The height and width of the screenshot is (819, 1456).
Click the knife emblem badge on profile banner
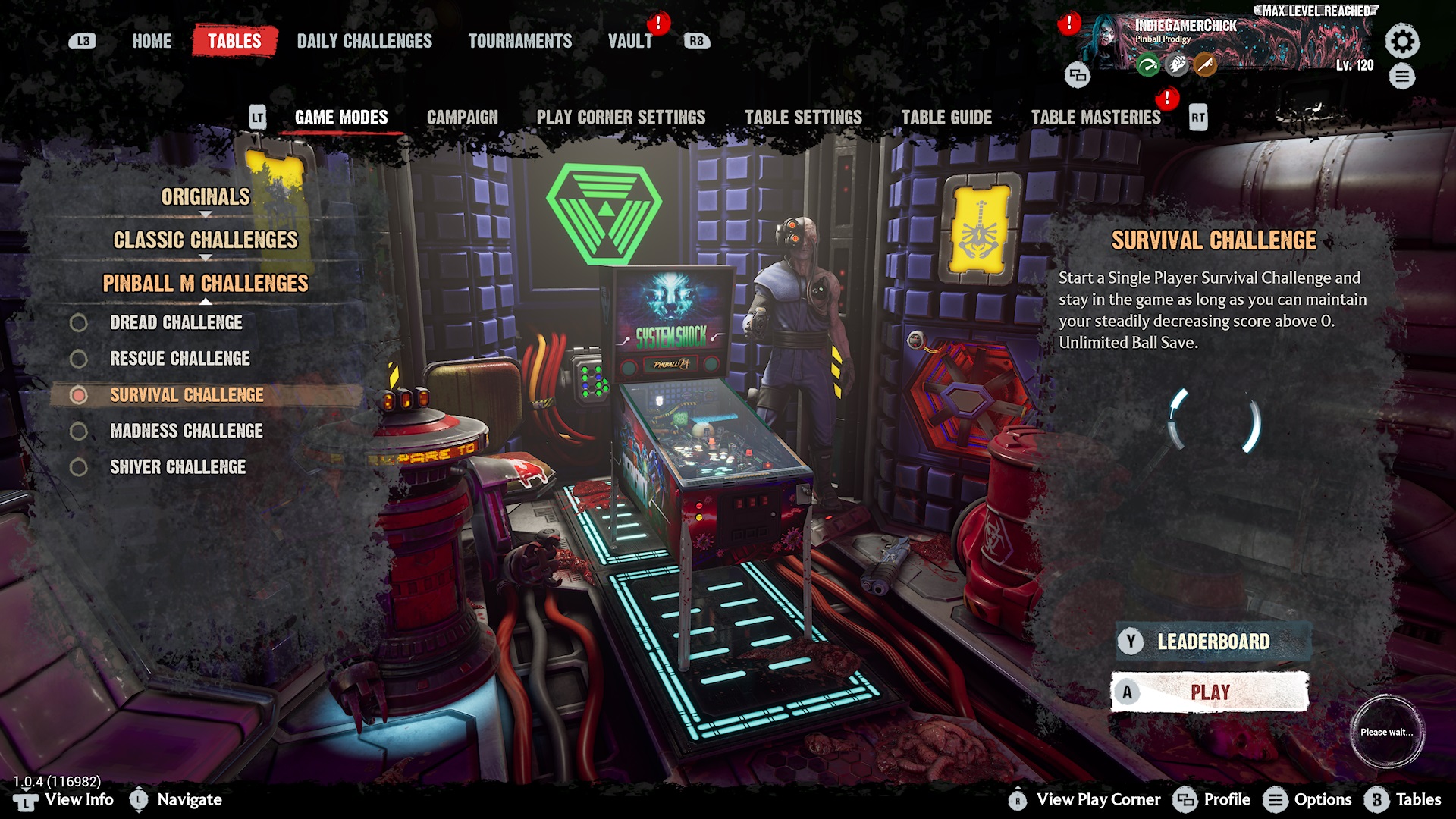[x=1206, y=65]
